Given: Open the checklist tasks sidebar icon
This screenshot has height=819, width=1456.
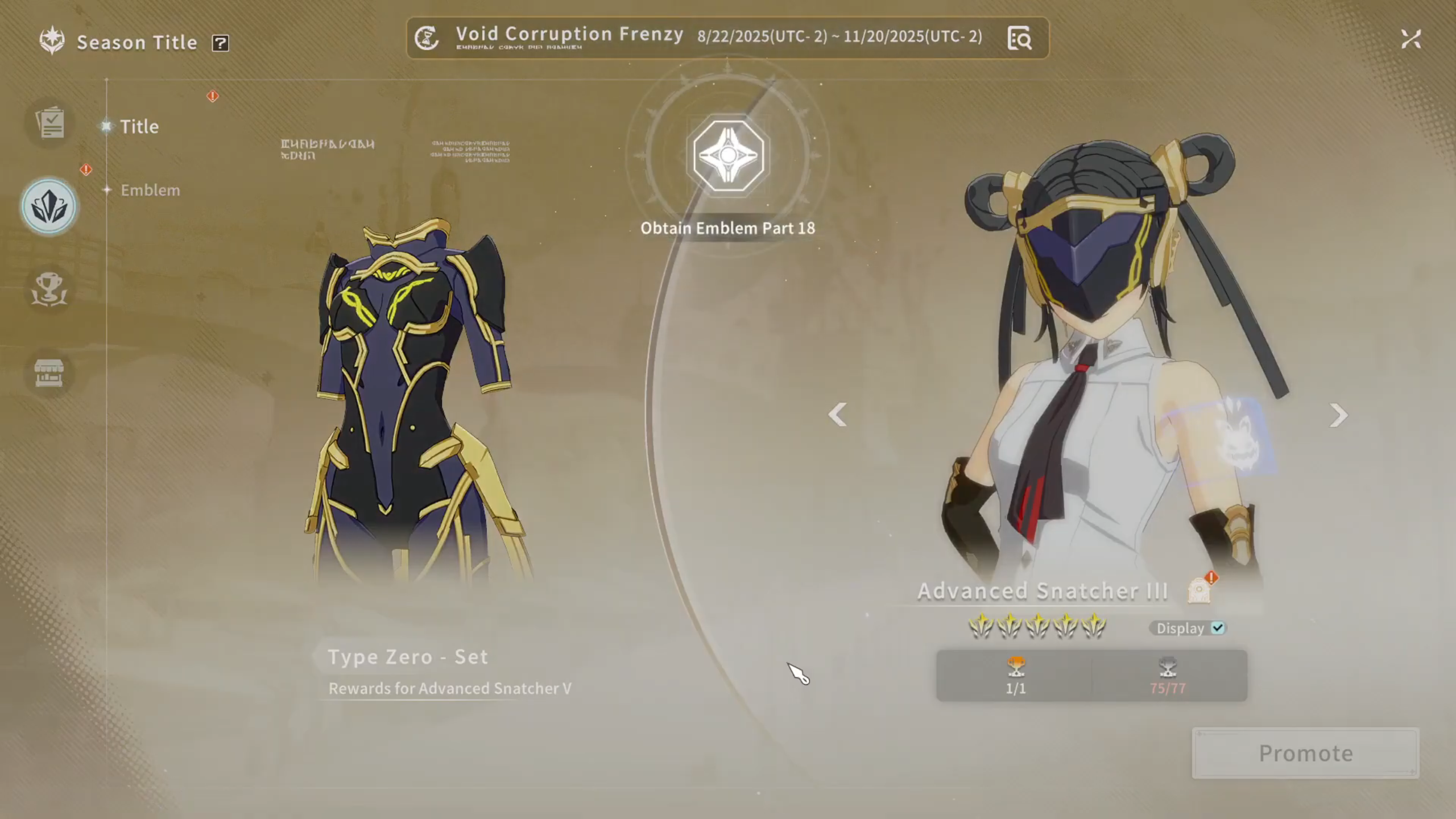Looking at the screenshot, I should click(x=50, y=122).
